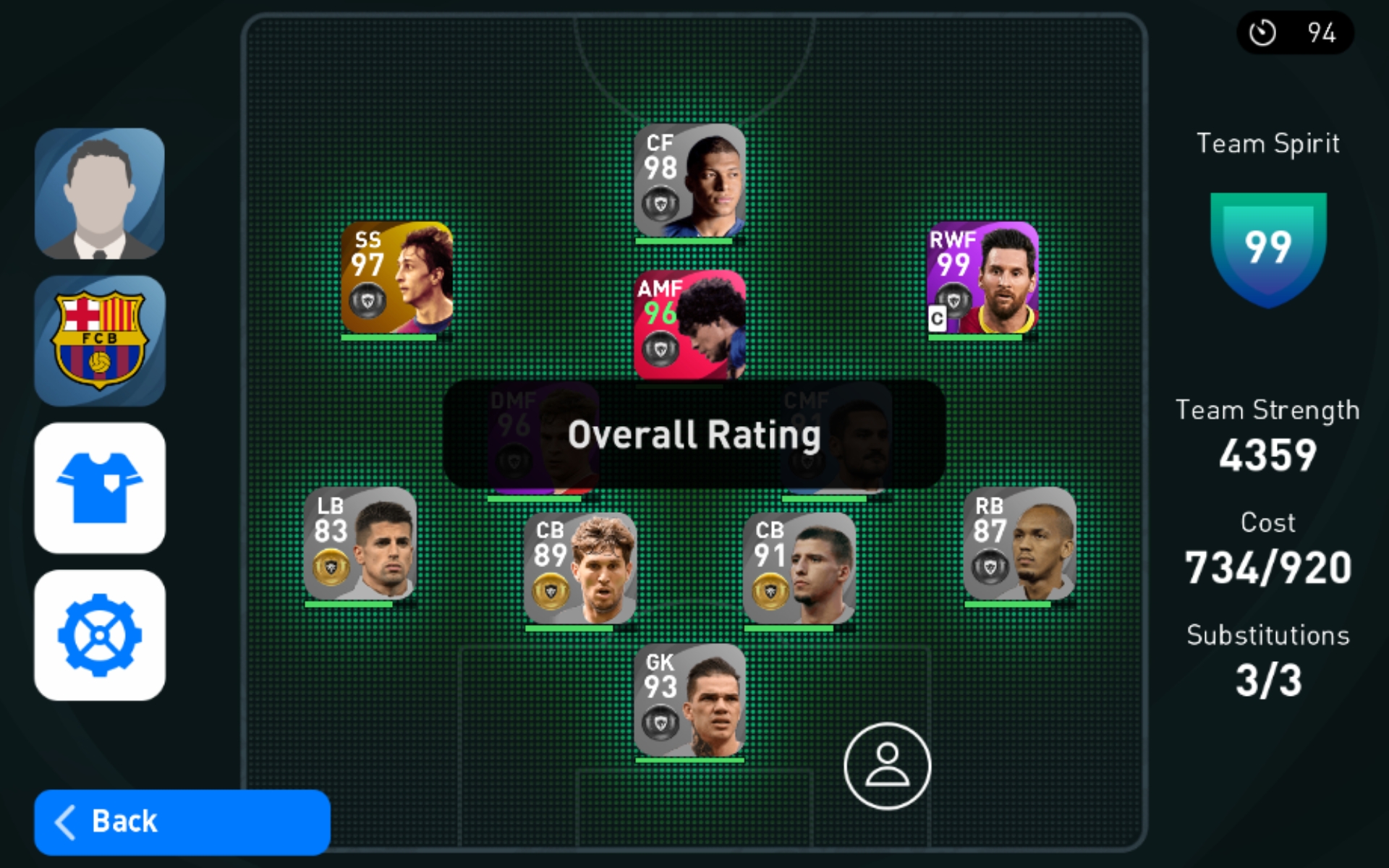Screen dimensions: 1389x868
Task: Tap the round player silhouette button
Action: coord(887,766)
